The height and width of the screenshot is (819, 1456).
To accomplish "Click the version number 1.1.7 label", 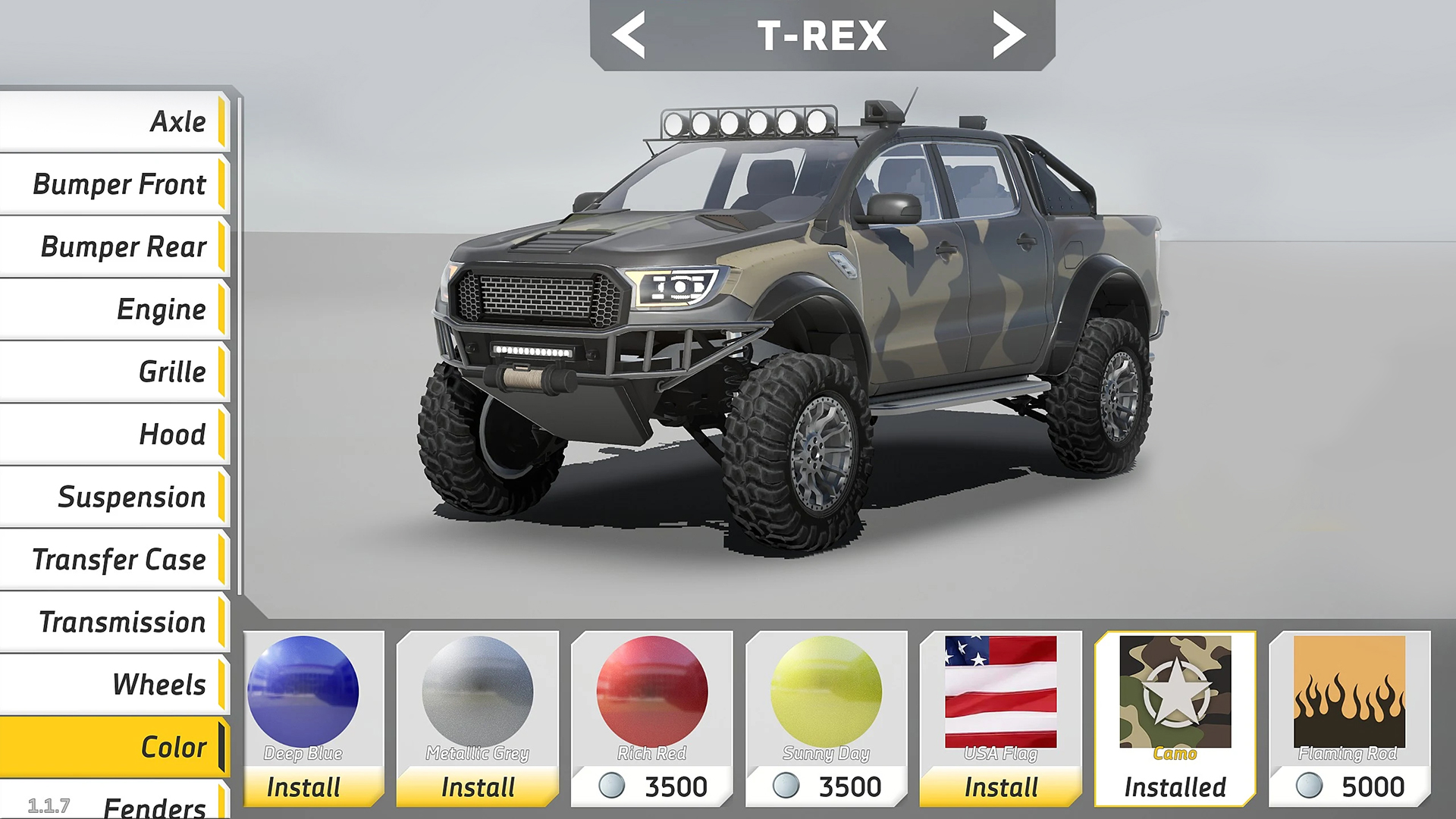I will coord(48,805).
